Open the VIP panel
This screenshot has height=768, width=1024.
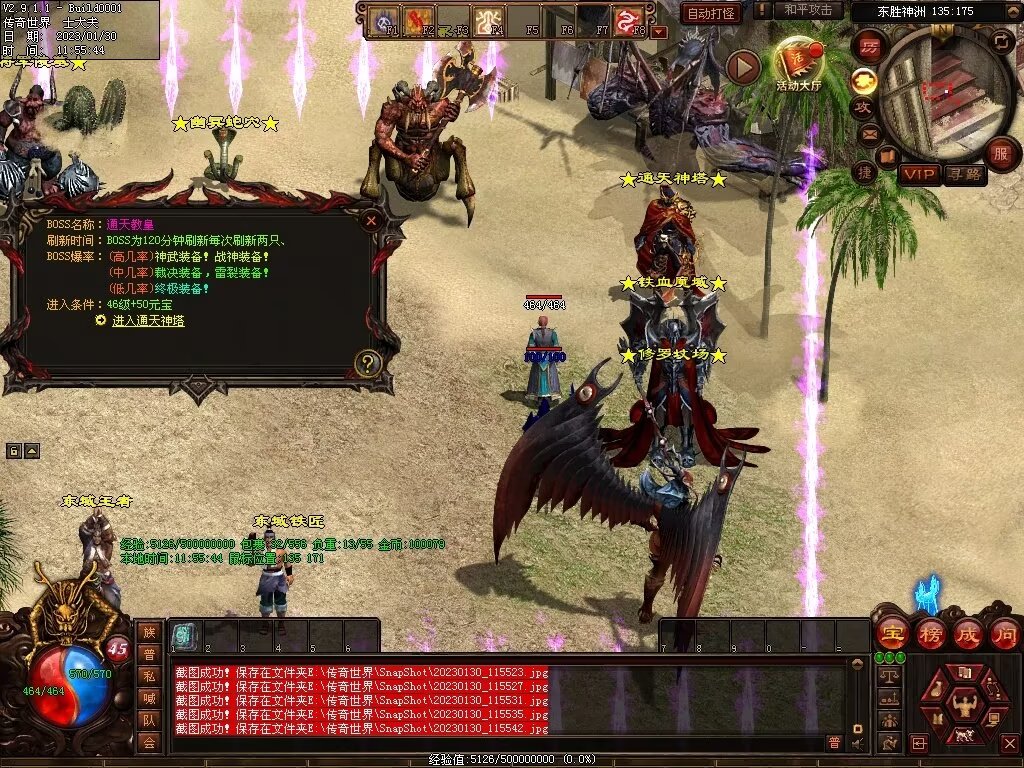click(x=919, y=174)
